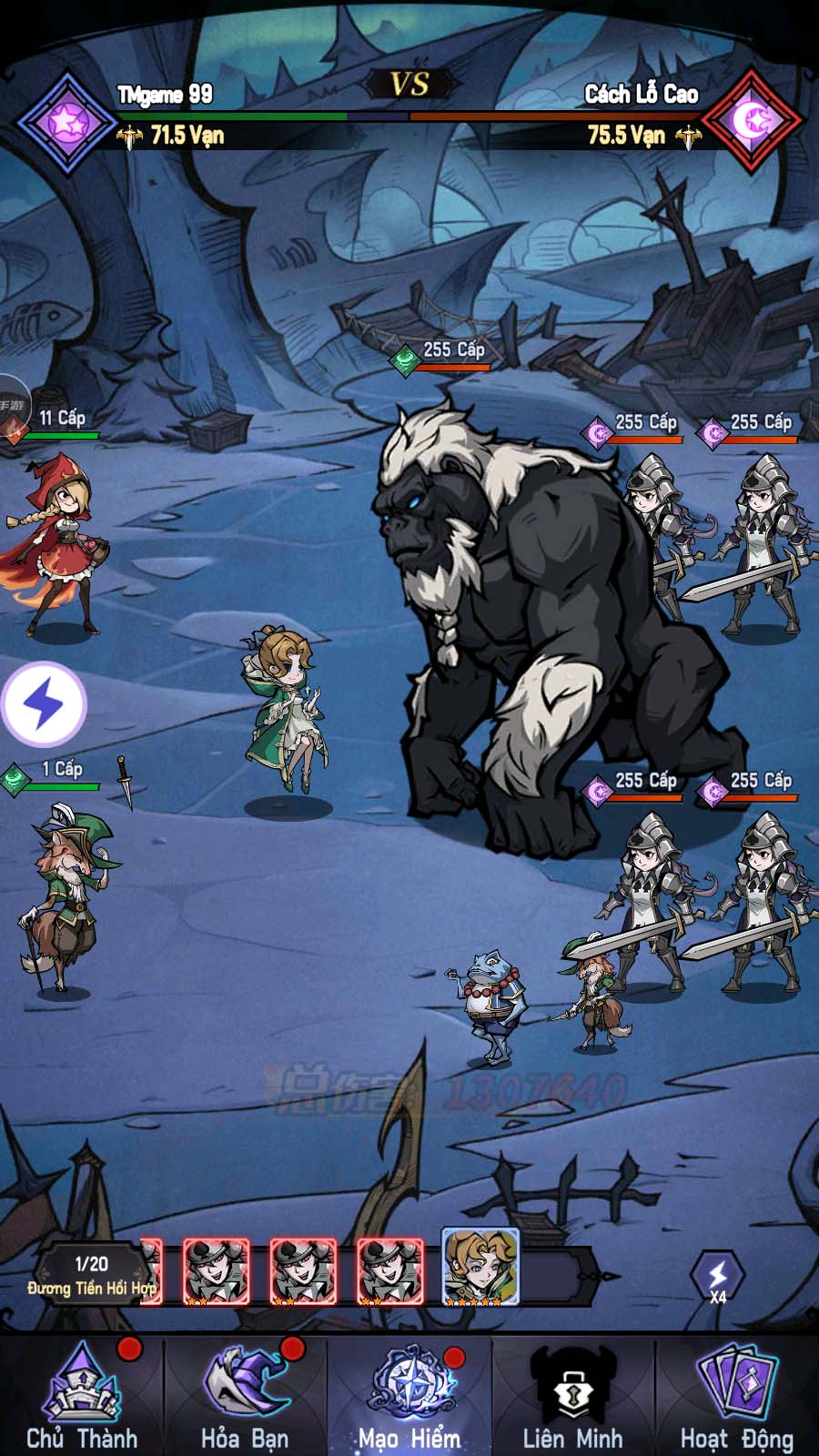Screen dimensions: 819x1456
Task: Toggle the X4 battle speed button
Action: pyautogui.click(x=718, y=1278)
